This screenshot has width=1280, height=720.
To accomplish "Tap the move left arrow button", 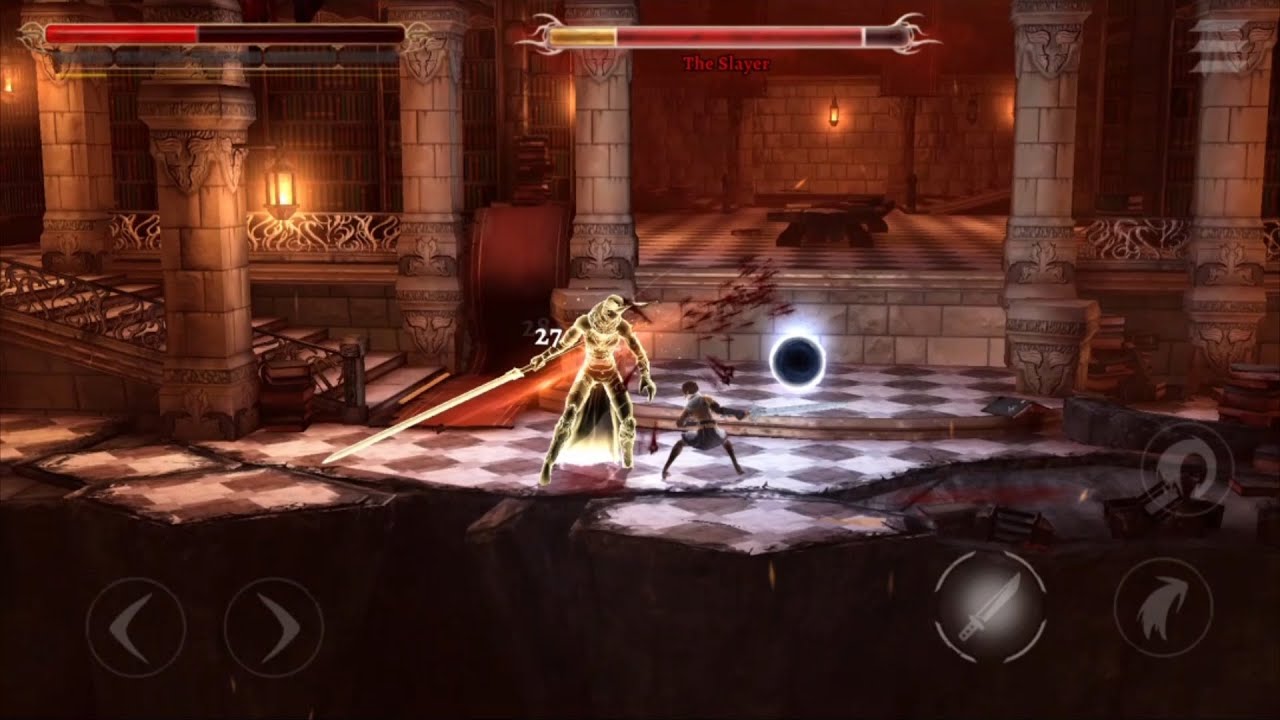I will (135, 627).
